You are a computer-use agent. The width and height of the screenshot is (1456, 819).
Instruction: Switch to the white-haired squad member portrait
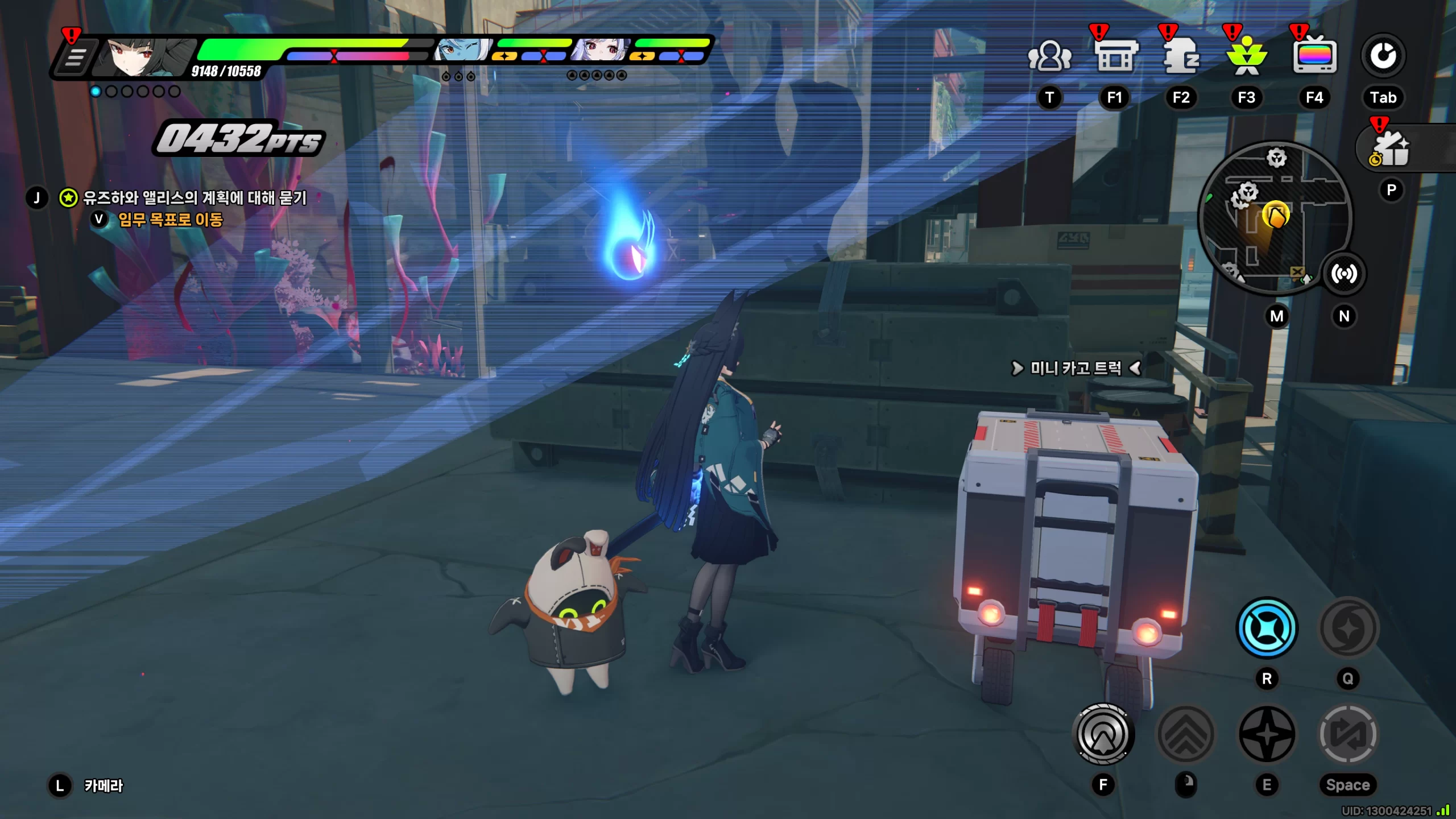(600, 51)
